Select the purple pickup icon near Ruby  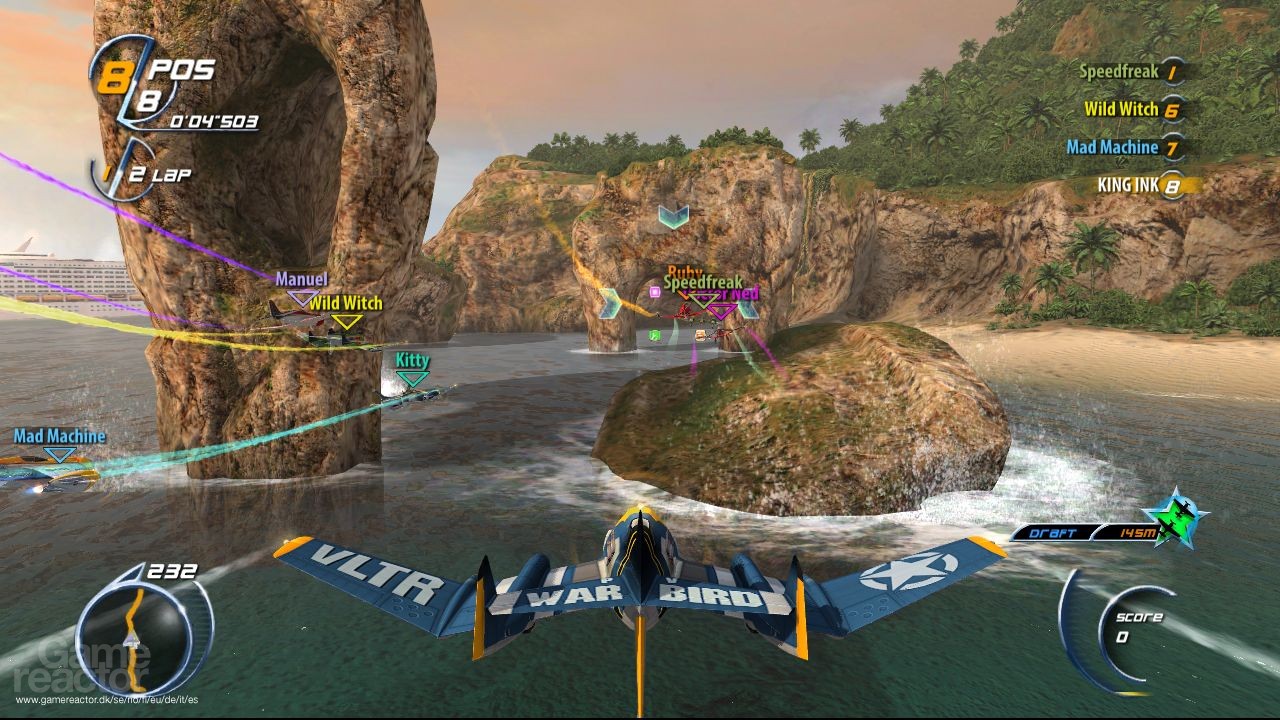coord(655,290)
